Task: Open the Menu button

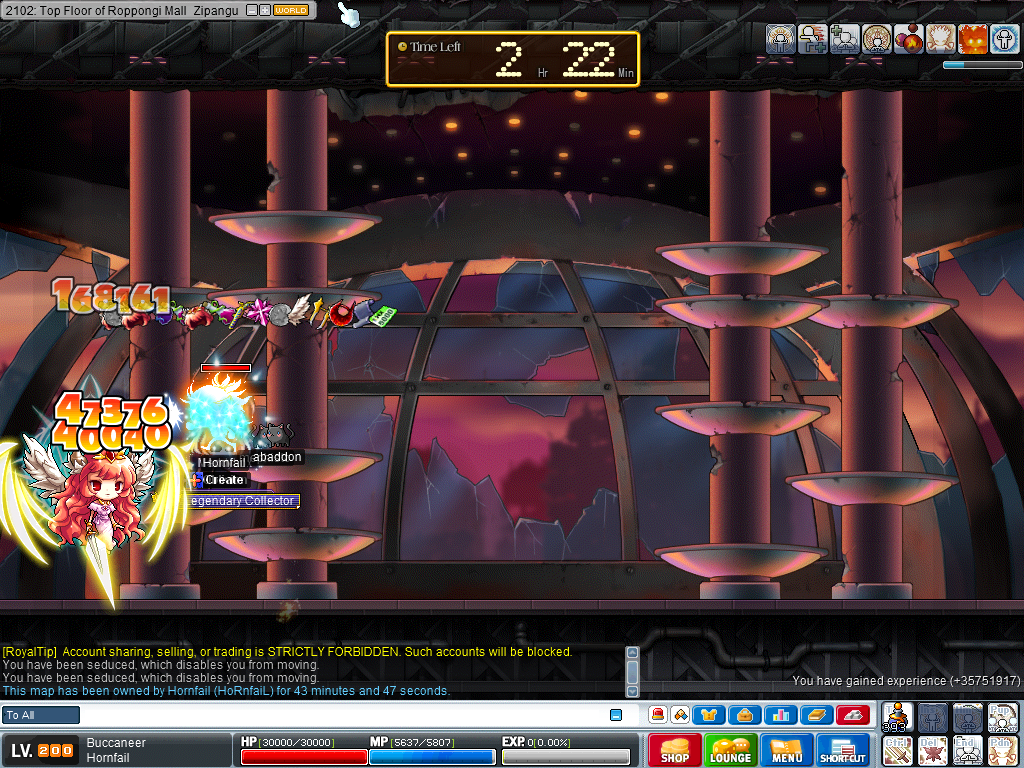Action: [x=786, y=750]
